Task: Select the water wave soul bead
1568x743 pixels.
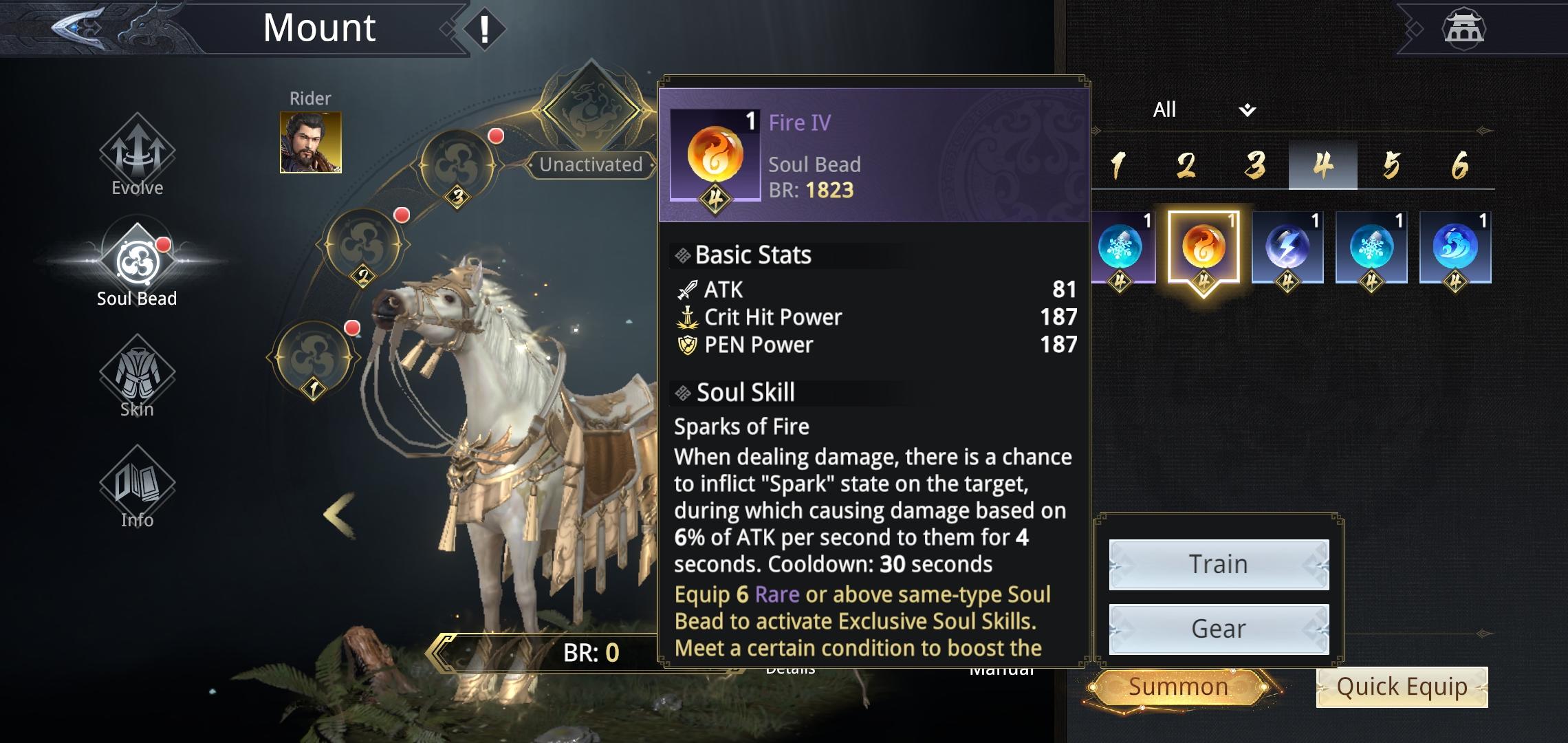Action: 1455,248
